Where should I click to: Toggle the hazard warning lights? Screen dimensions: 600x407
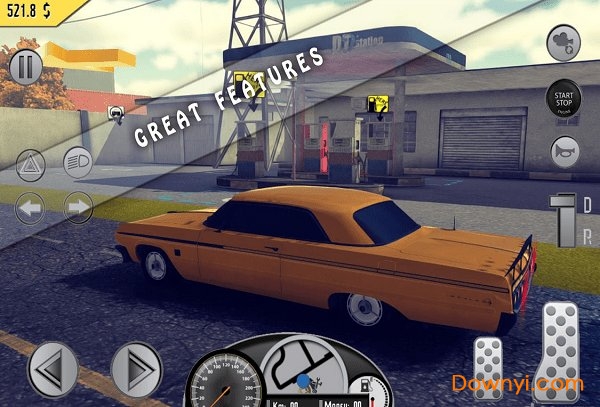(x=30, y=161)
